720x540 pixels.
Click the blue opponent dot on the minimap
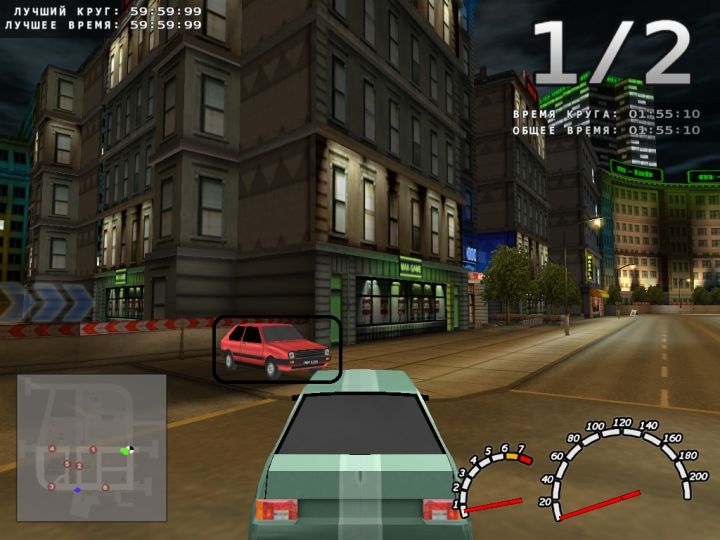pyautogui.click(x=77, y=490)
